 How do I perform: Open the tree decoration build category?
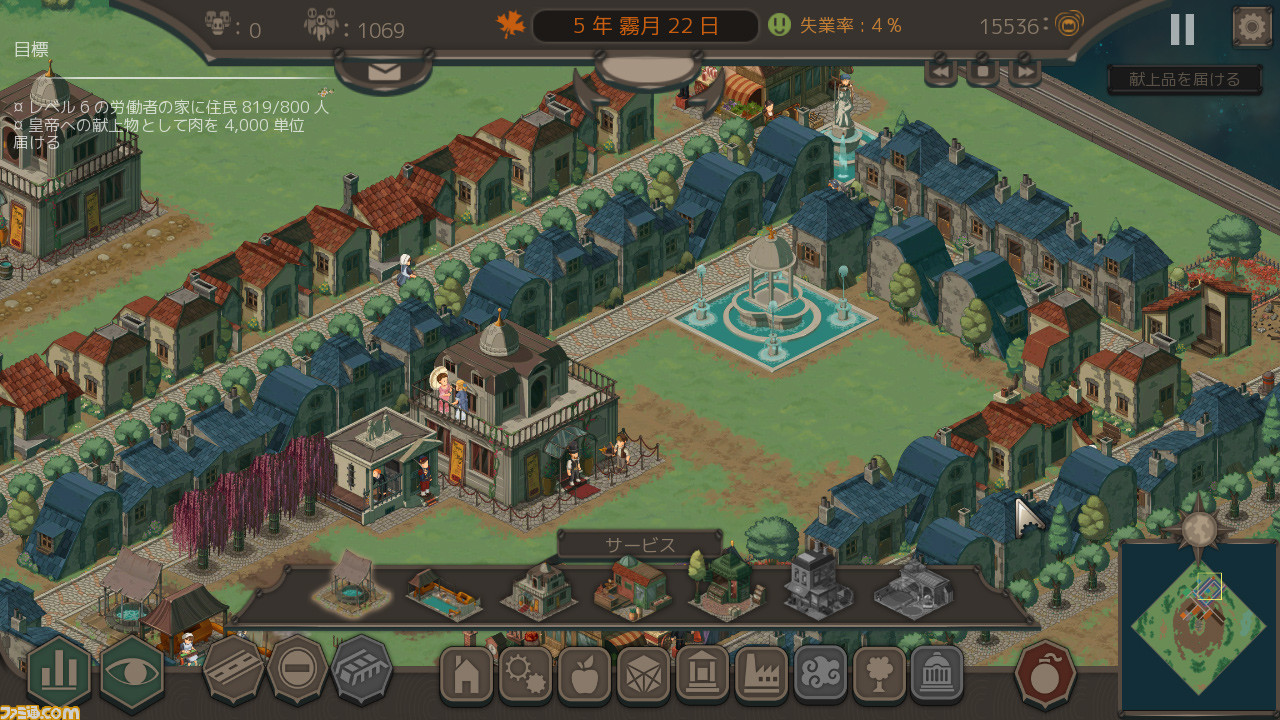click(879, 675)
